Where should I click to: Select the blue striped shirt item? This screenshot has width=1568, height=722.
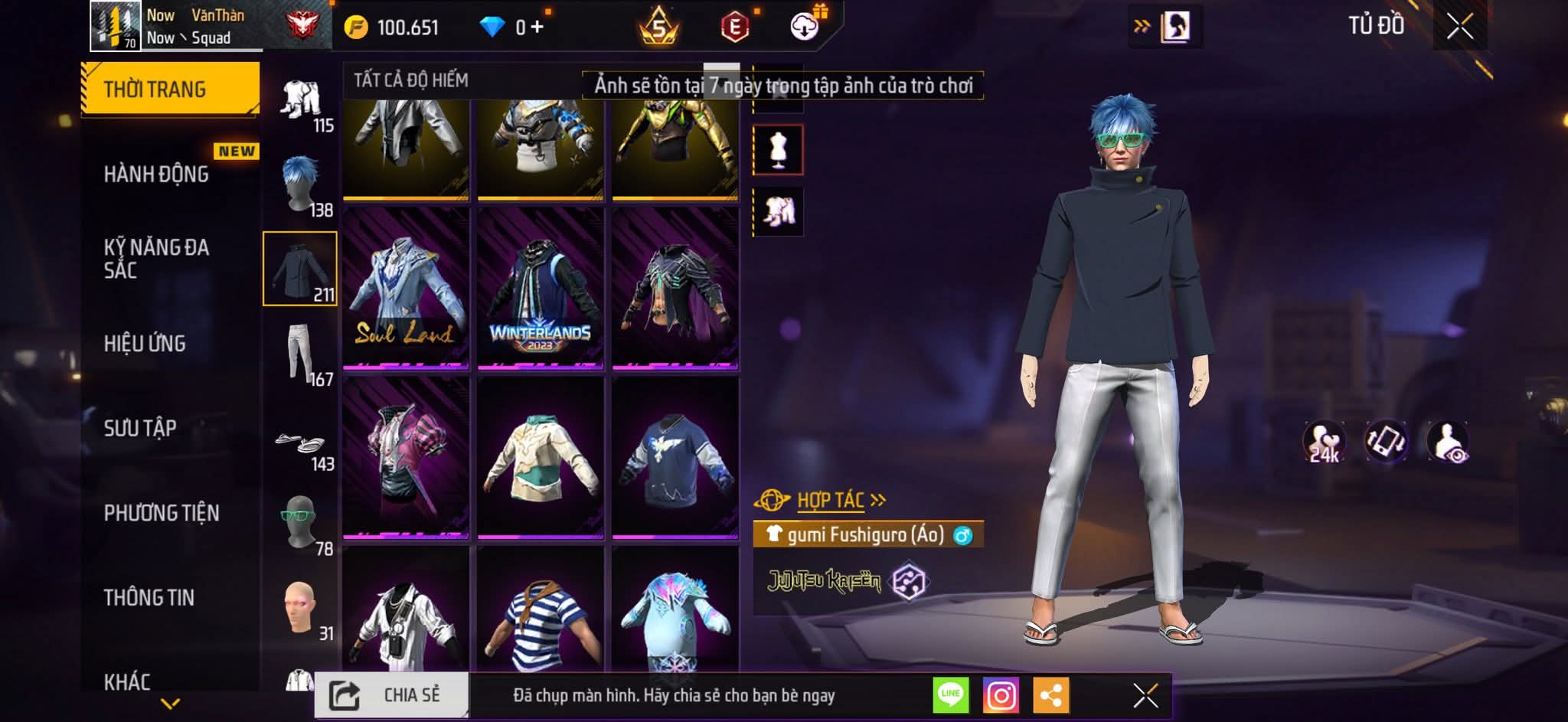pyautogui.click(x=541, y=620)
